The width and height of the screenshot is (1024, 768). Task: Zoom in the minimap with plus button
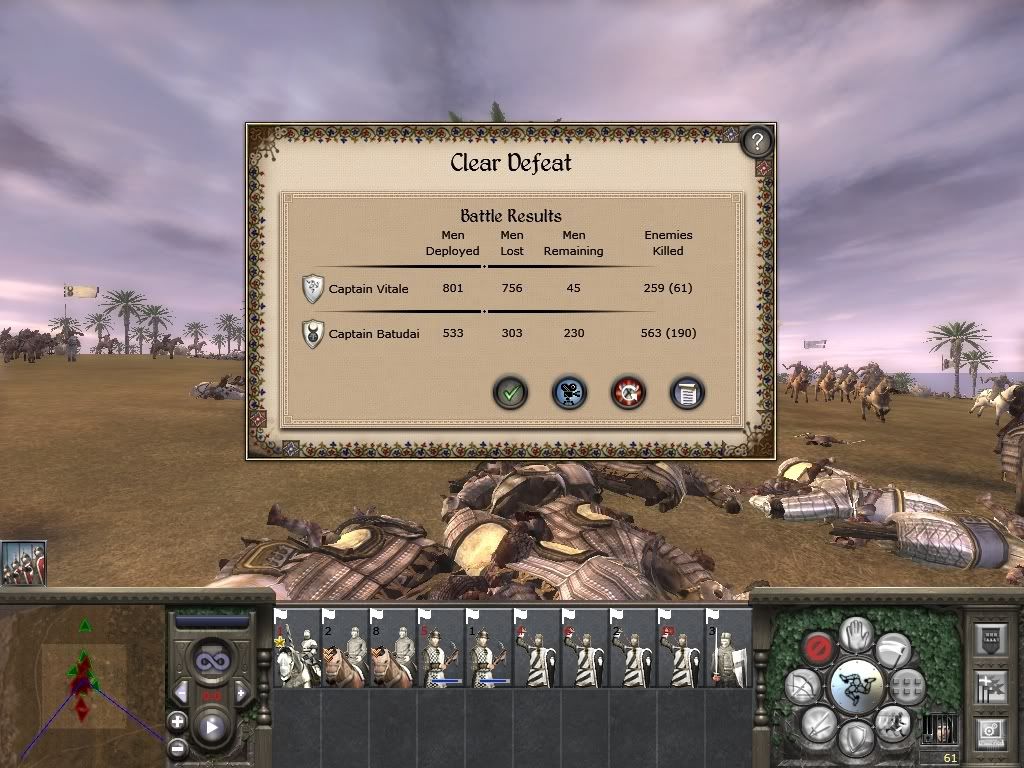177,720
